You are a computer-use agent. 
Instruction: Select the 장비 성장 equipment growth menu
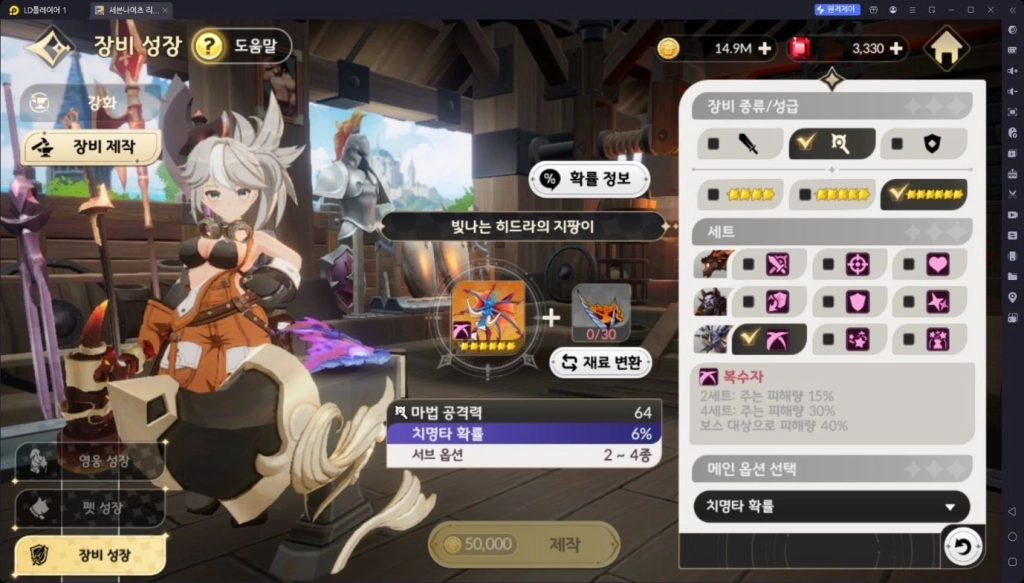click(90, 553)
